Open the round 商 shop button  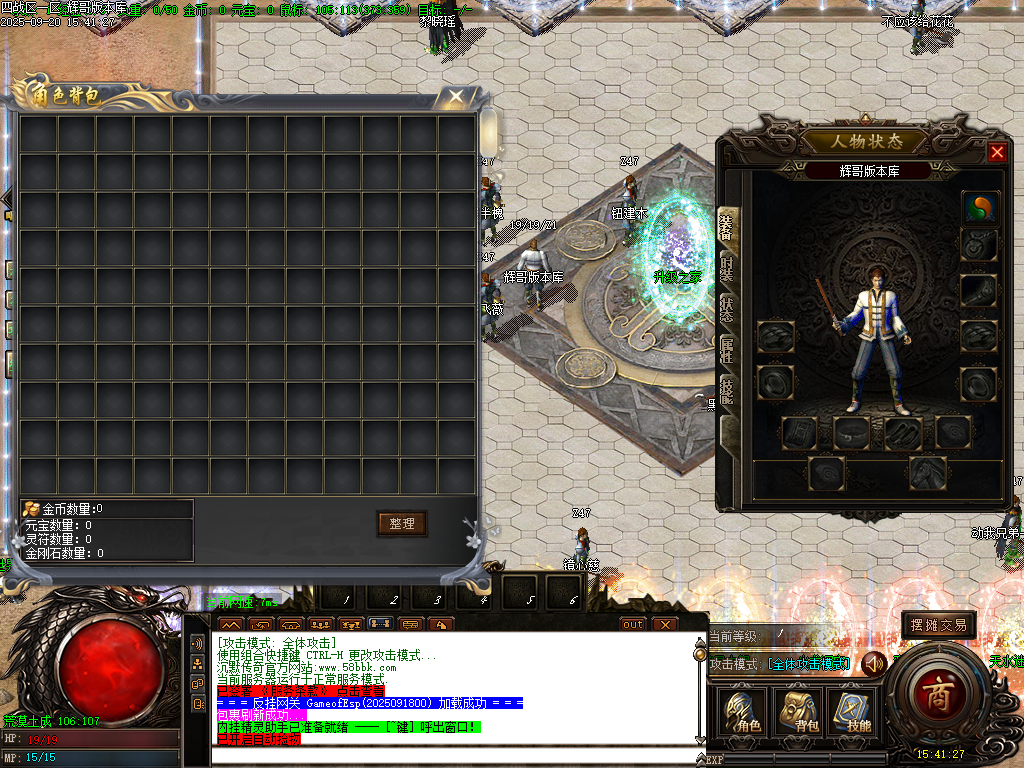coord(939,693)
